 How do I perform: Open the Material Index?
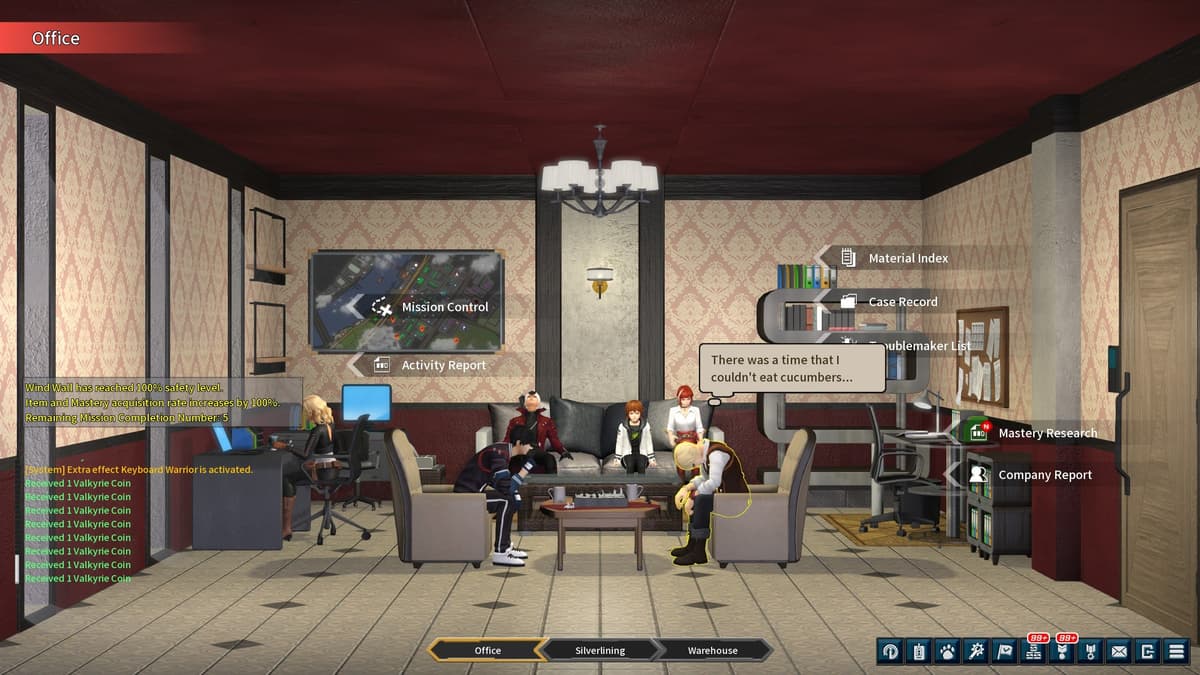(907, 258)
